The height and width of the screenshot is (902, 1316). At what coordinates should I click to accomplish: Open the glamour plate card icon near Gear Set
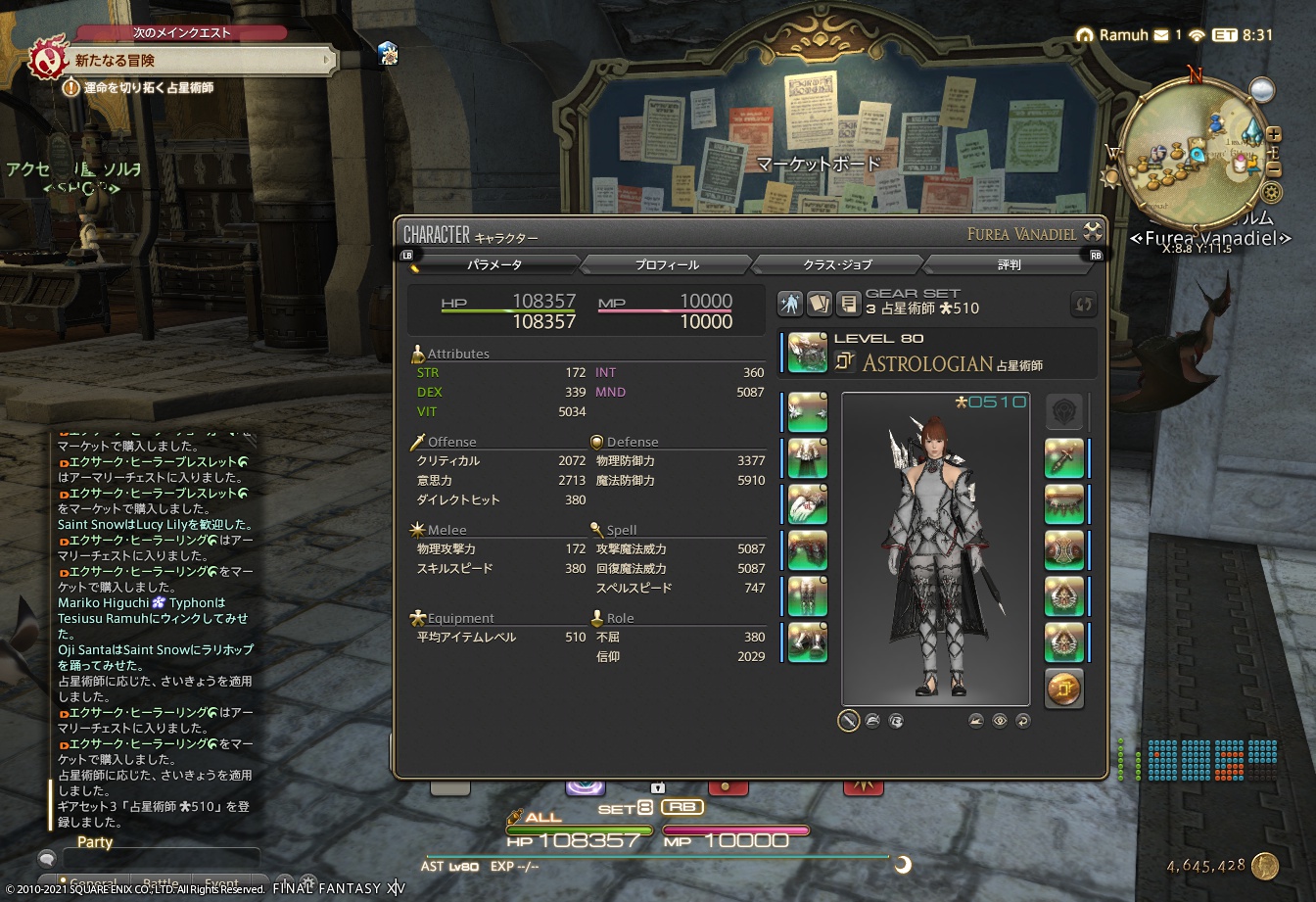820,304
